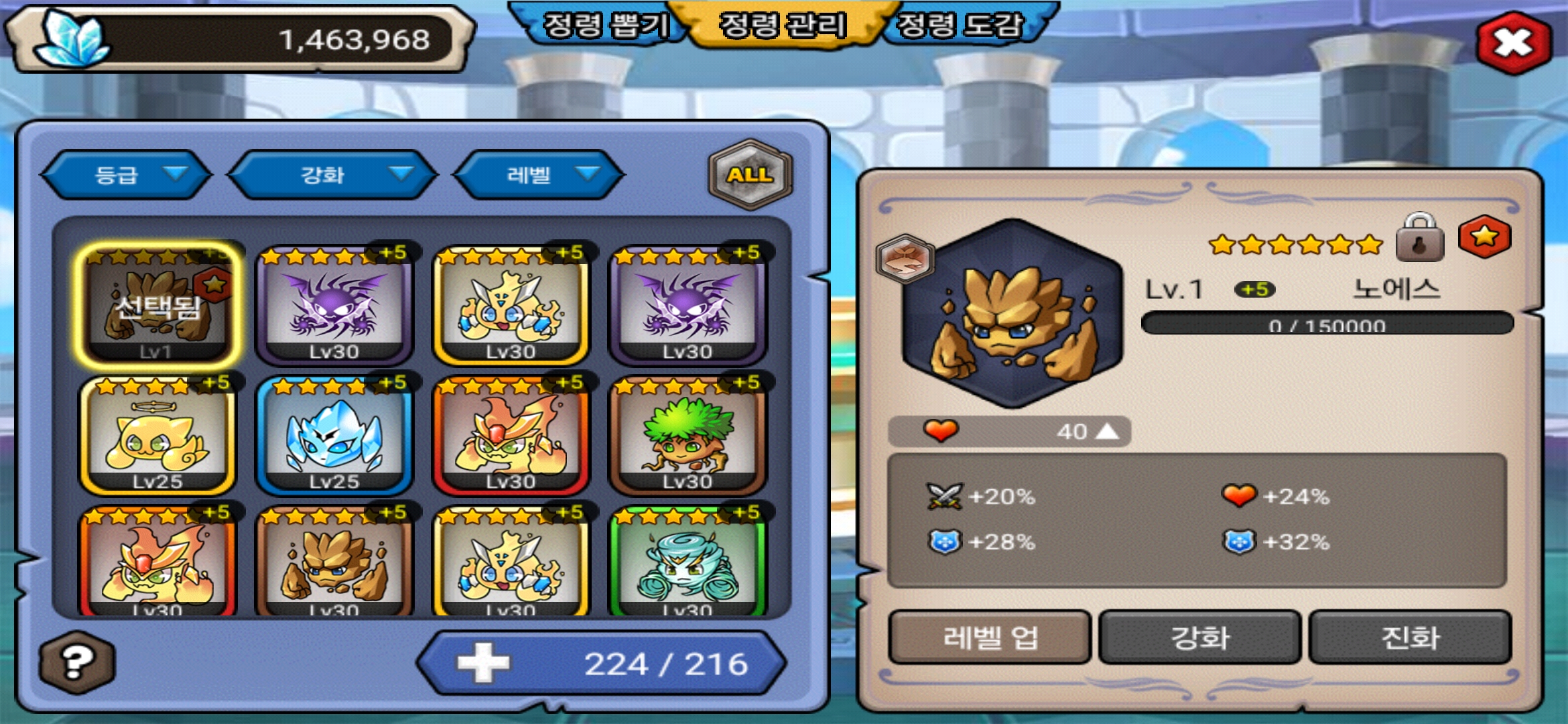The image size is (1568, 724).
Task: Open the 레벨 sort dropdown
Action: (539, 175)
